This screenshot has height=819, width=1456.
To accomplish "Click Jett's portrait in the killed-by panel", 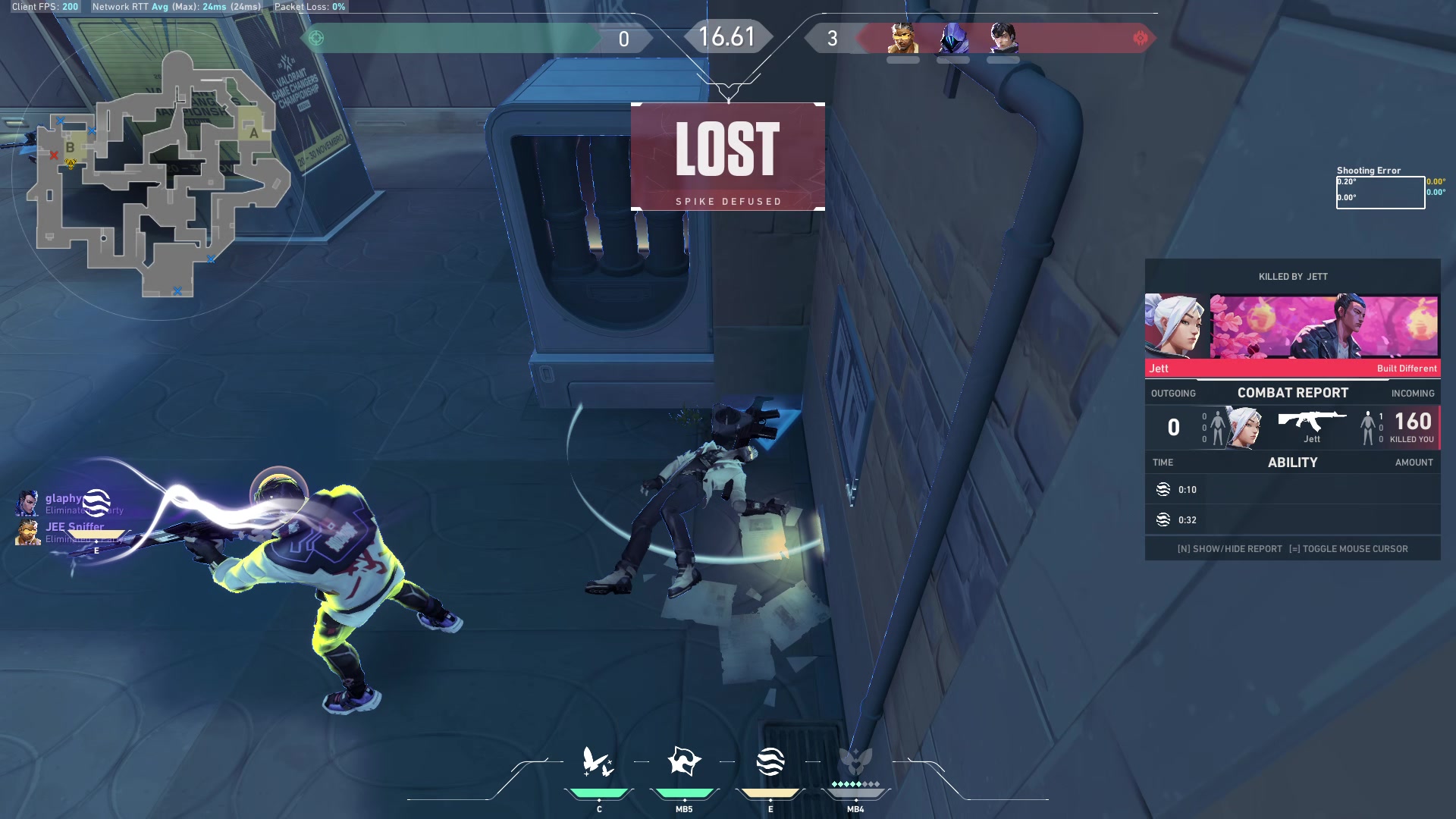I will [x=1175, y=326].
